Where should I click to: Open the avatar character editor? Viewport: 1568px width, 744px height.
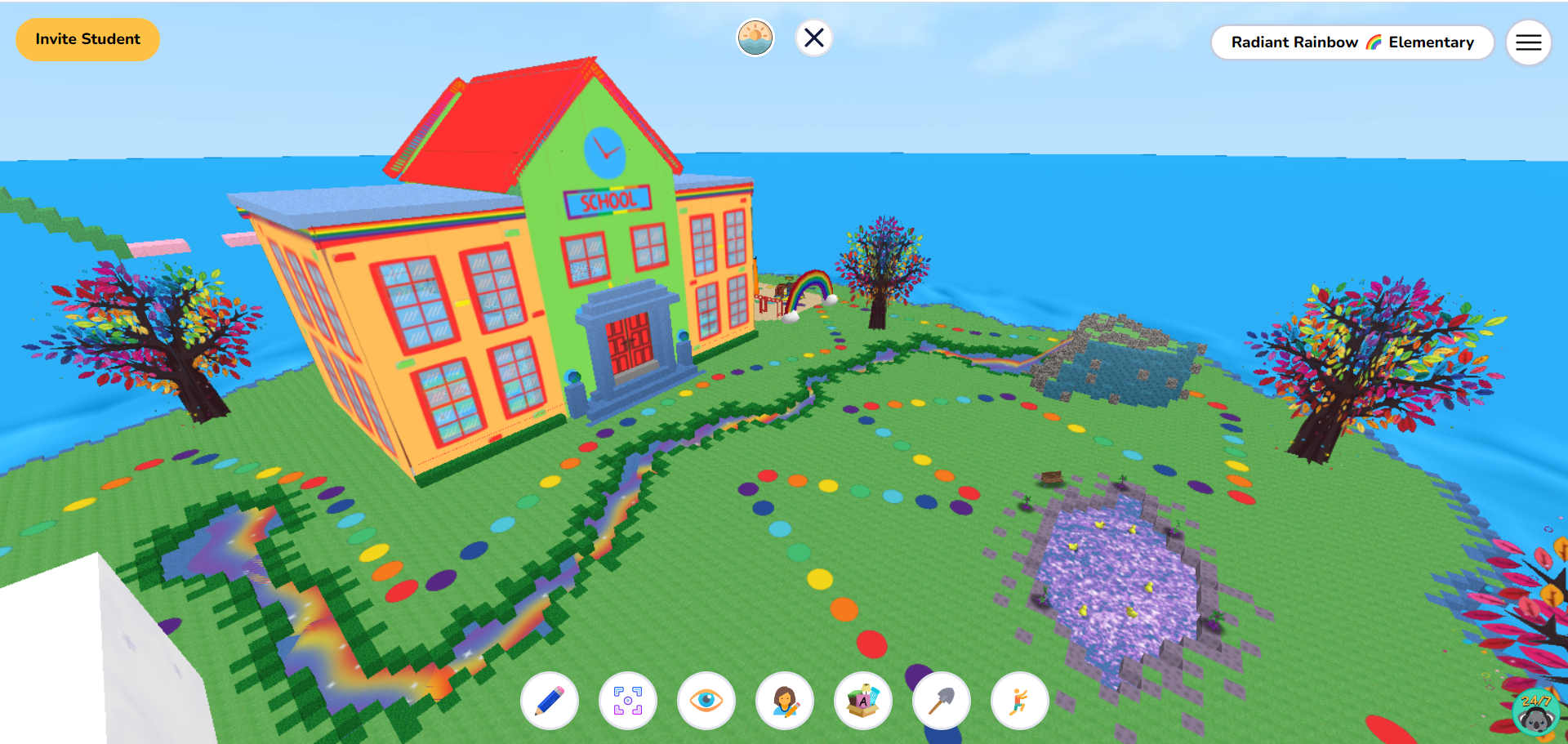coord(785,701)
